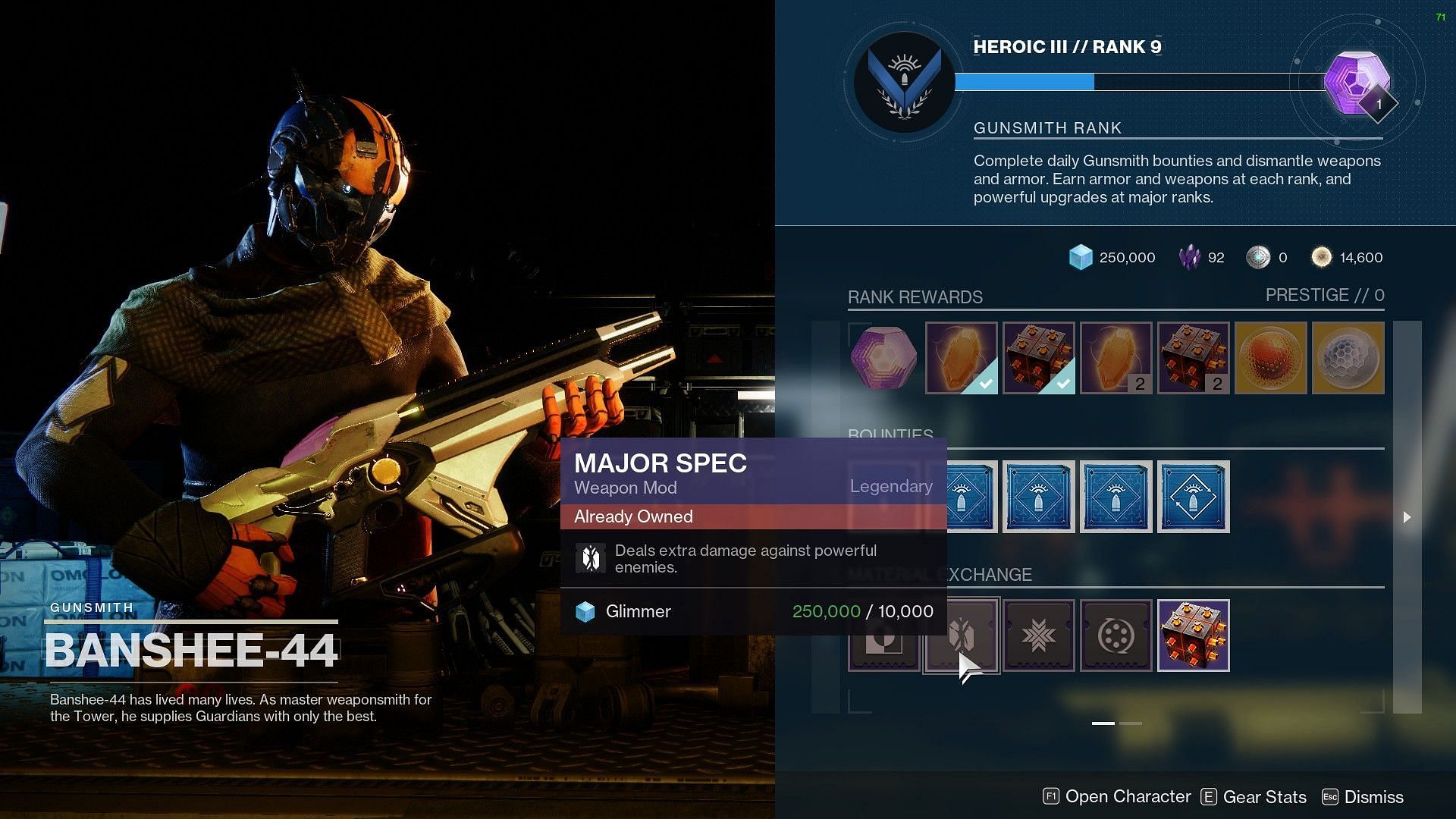Pick the orange prism reward marked 2

pos(1116,358)
